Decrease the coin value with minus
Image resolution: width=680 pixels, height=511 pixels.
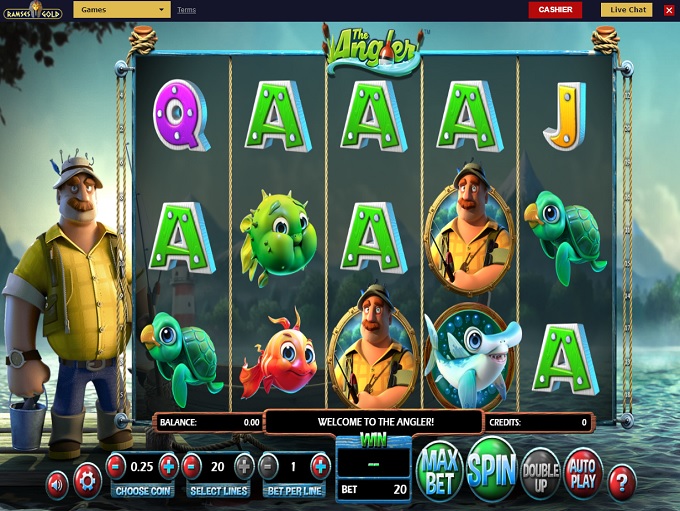116,466
